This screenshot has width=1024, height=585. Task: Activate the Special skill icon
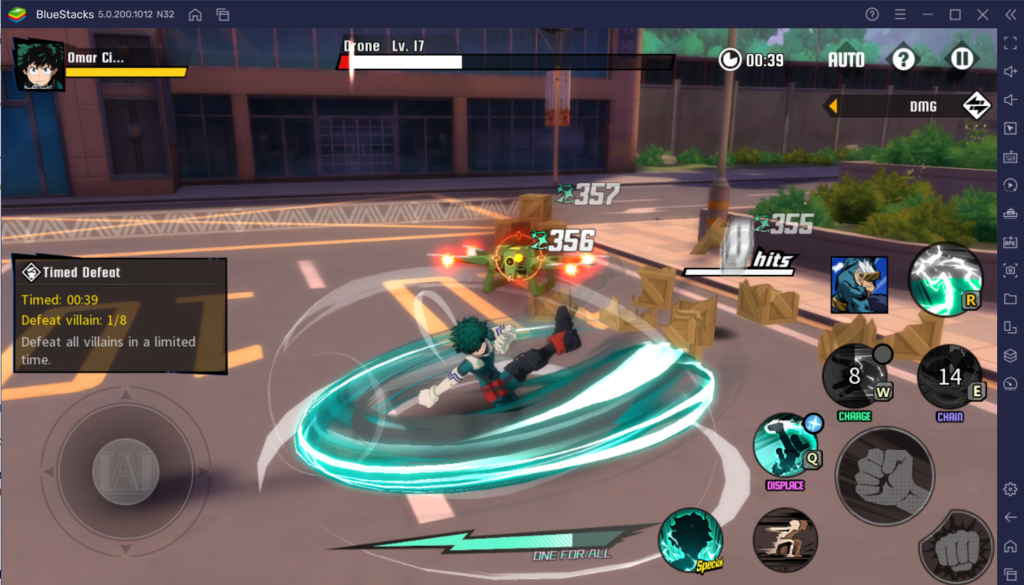[x=690, y=540]
